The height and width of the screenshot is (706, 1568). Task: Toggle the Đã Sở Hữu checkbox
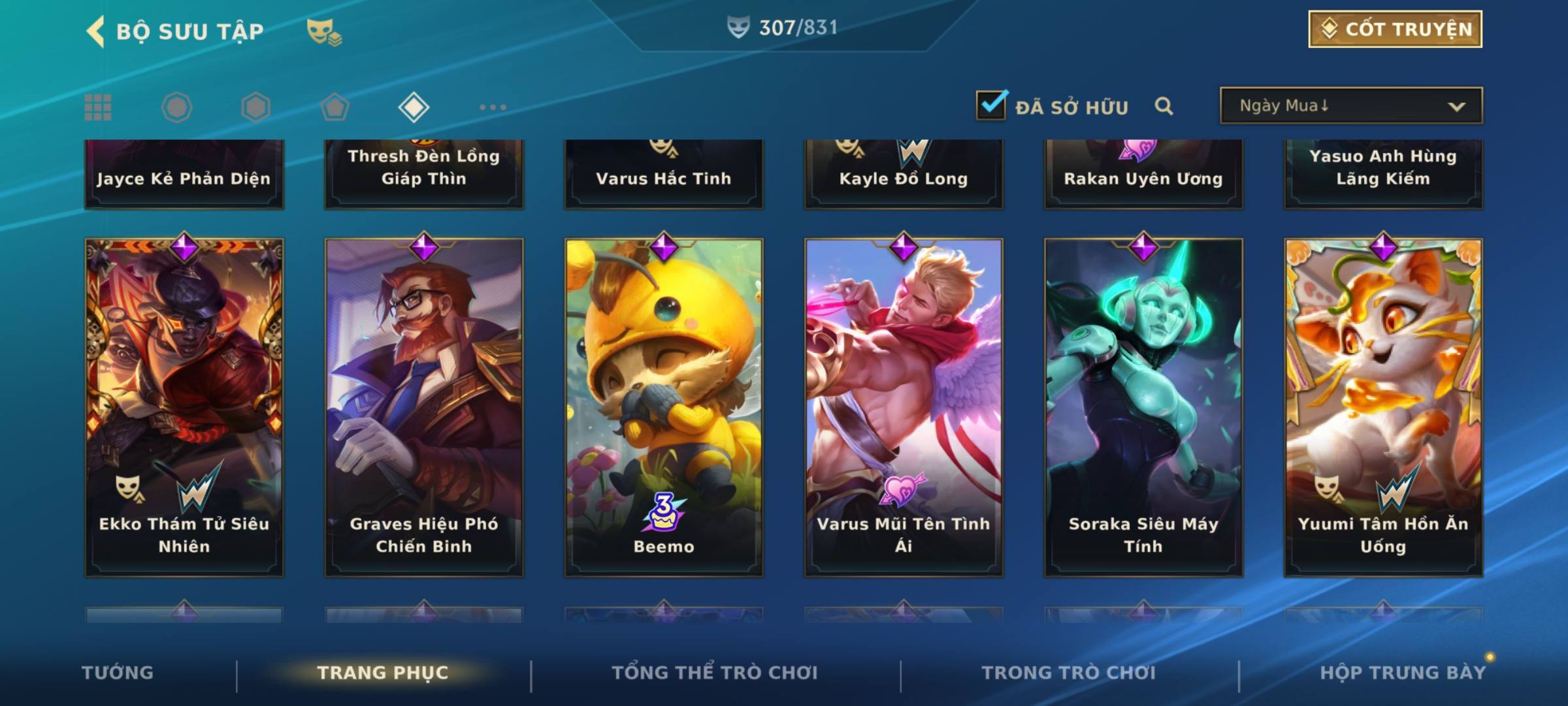(990, 105)
